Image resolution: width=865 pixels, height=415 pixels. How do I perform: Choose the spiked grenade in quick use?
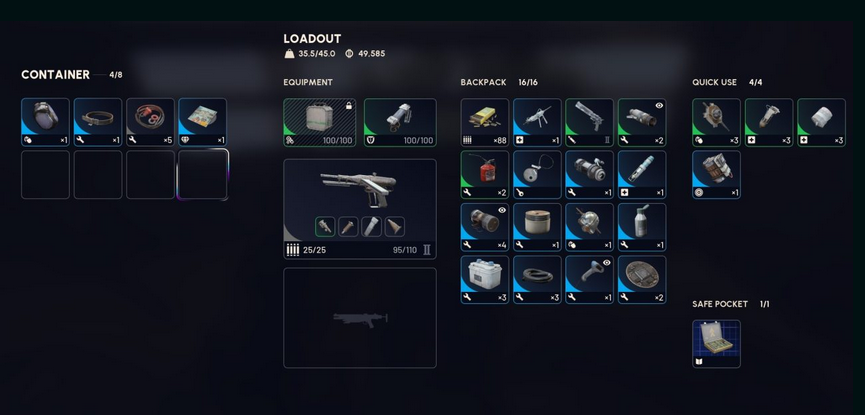(x=716, y=122)
